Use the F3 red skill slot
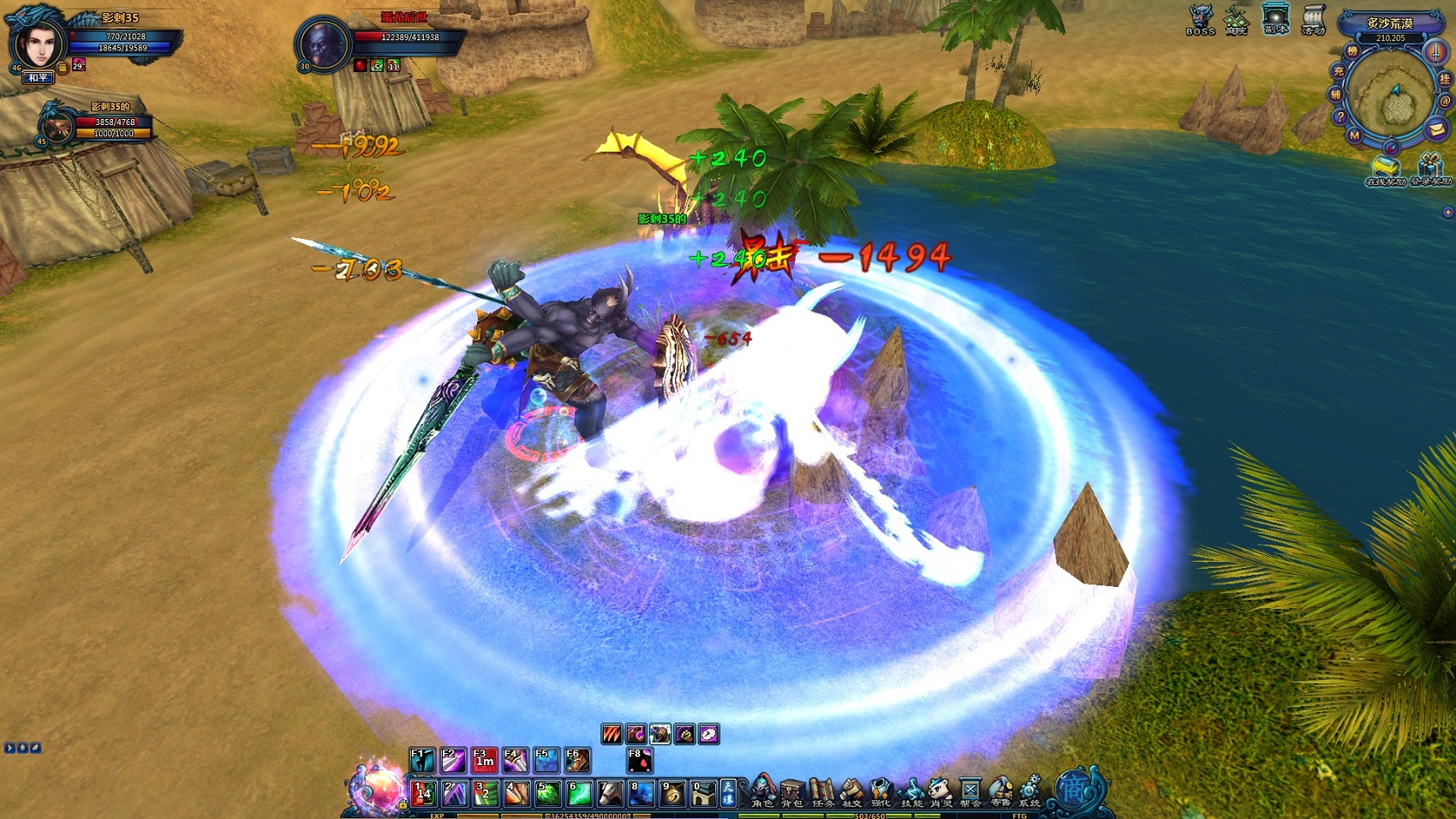Image resolution: width=1456 pixels, height=819 pixels. pyautogui.click(x=484, y=760)
